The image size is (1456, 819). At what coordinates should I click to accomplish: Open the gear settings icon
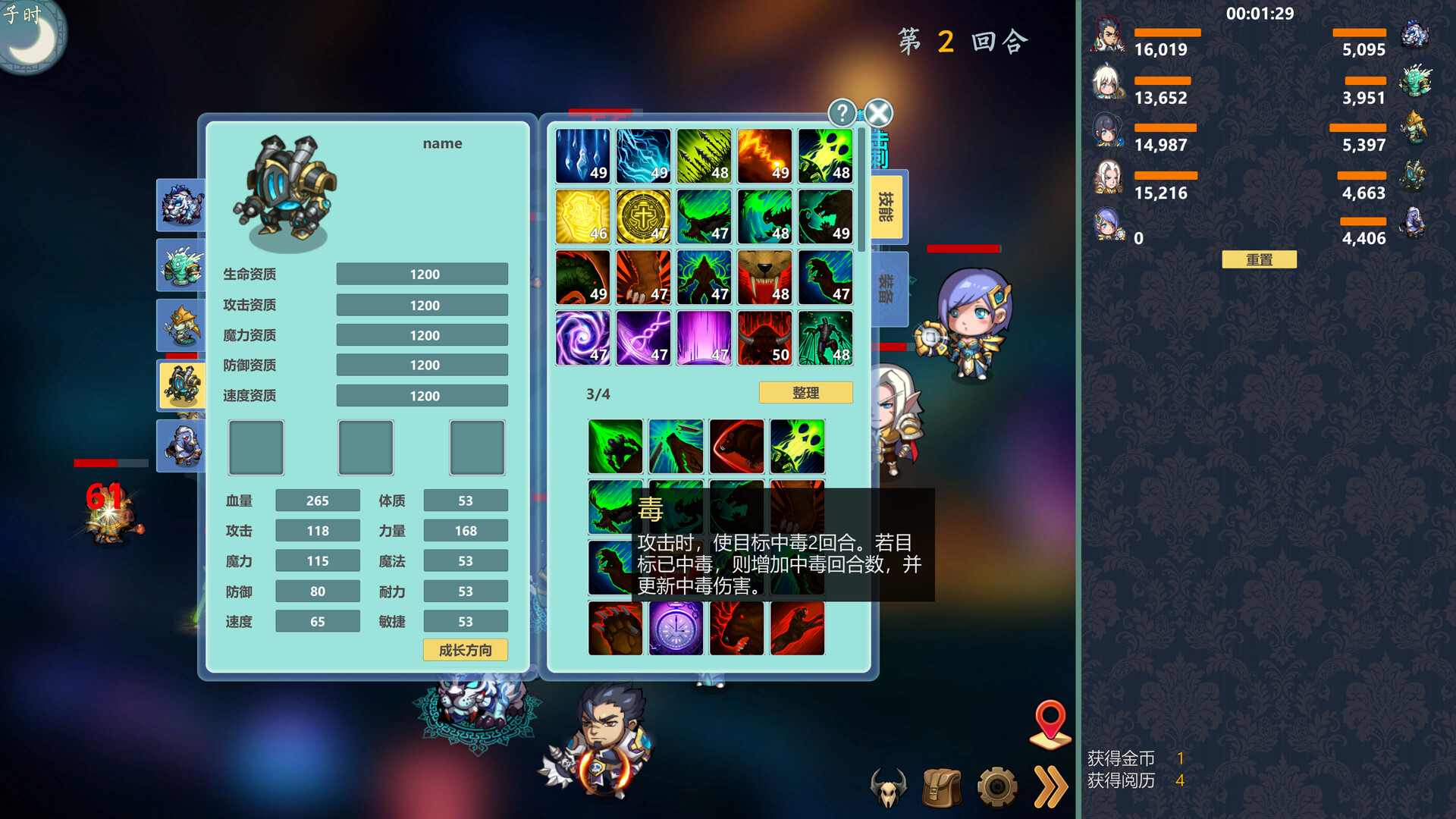(x=996, y=787)
